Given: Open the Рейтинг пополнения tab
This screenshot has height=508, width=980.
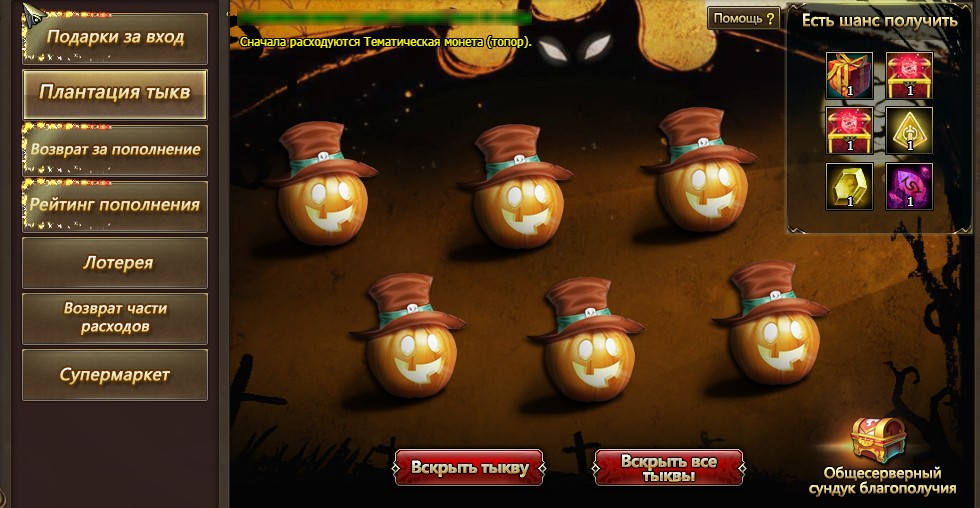Looking at the screenshot, I should click(x=115, y=206).
